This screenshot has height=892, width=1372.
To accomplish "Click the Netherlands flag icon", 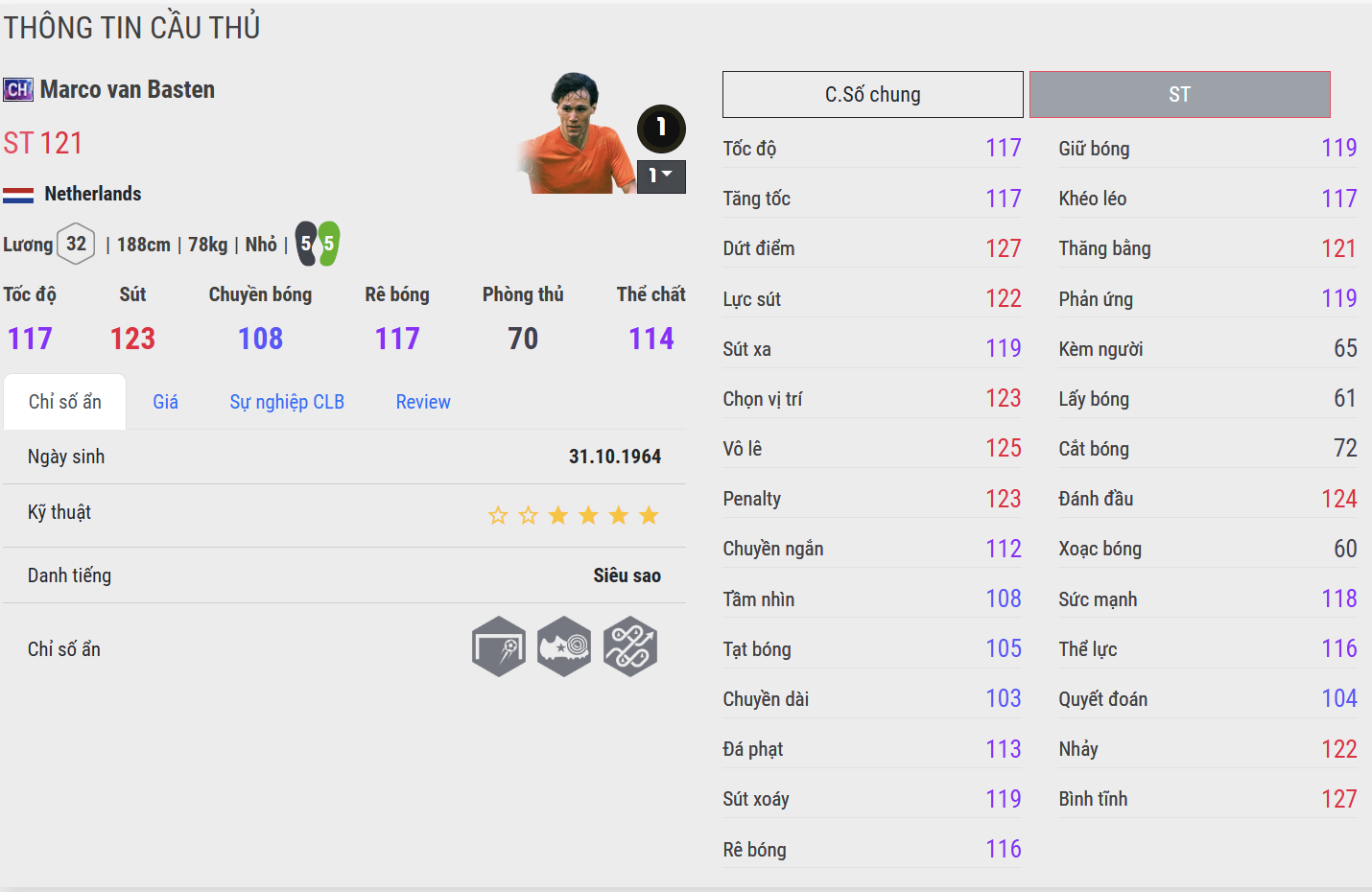I will point(18,195).
